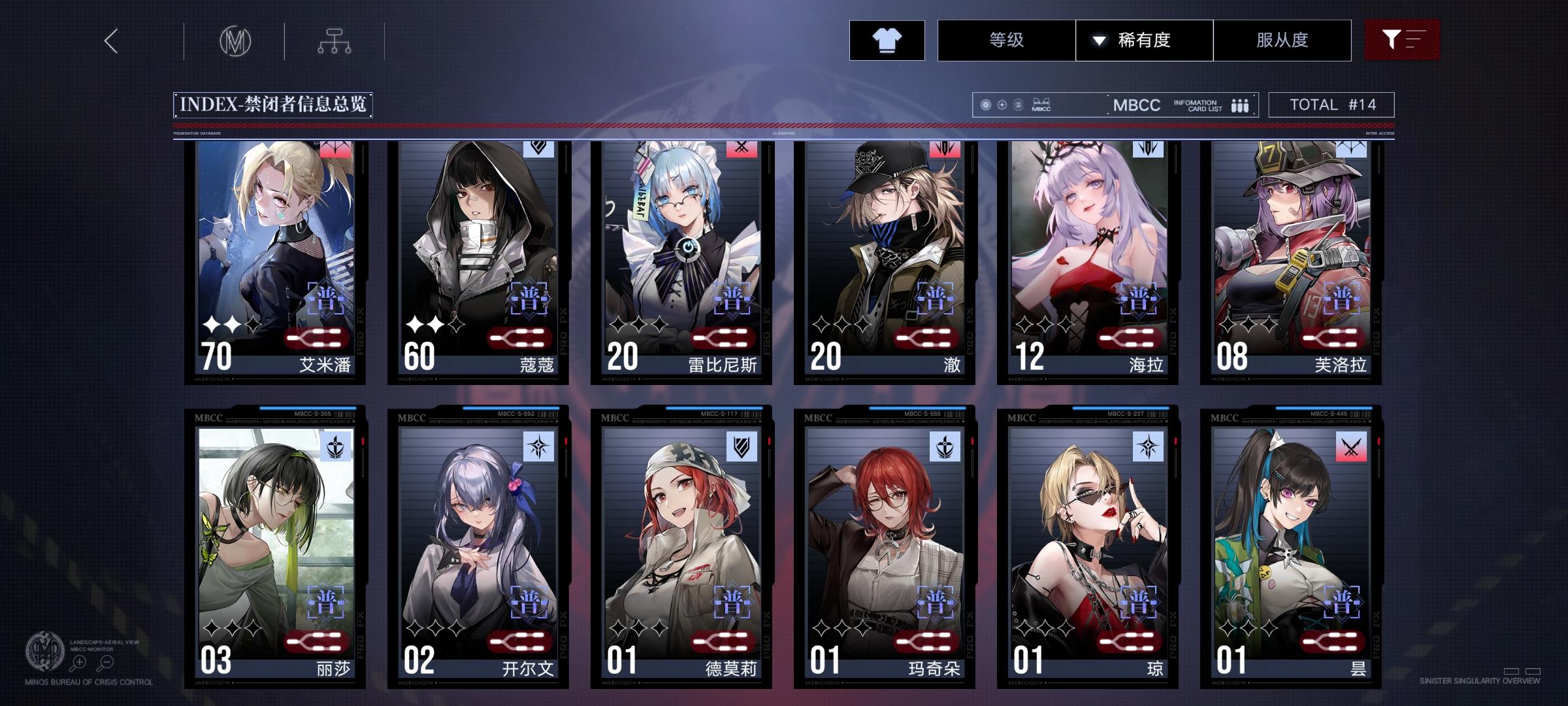Click the back arrow to leave the index
This screenshot has width=1568, height=706.
110,41
